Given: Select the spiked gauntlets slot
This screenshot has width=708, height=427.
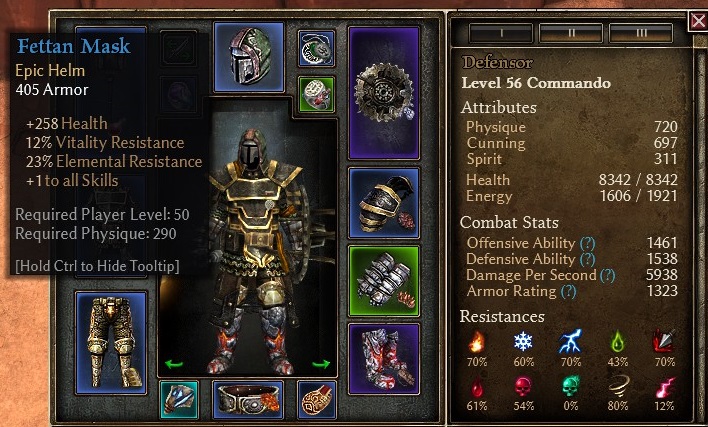Looking at the screenshot, I should [x=383, y=280].
